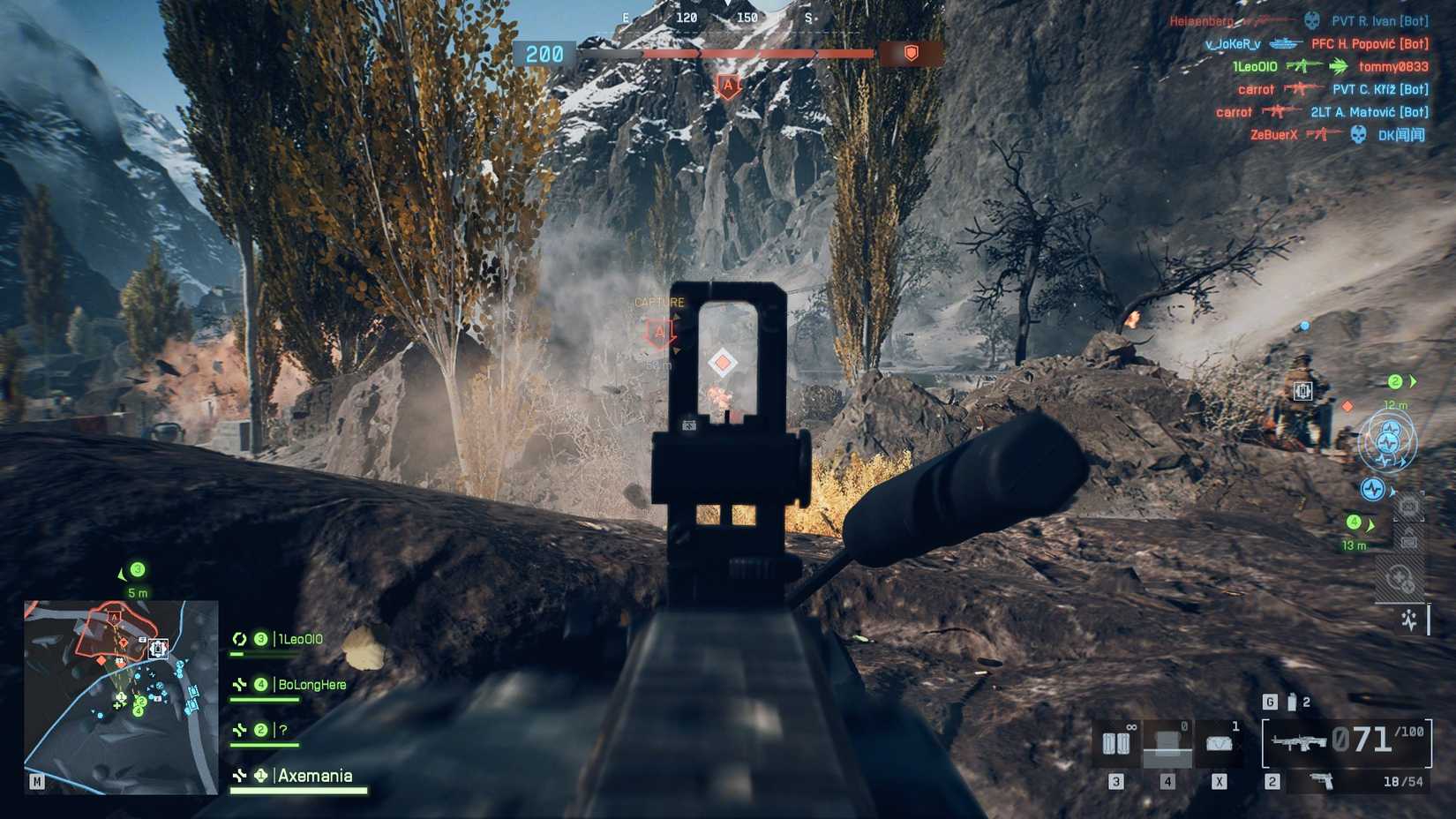This screenshot has width=1456, height=819.
Task: Open the minimap with the M key label
Action: point(35,780)
